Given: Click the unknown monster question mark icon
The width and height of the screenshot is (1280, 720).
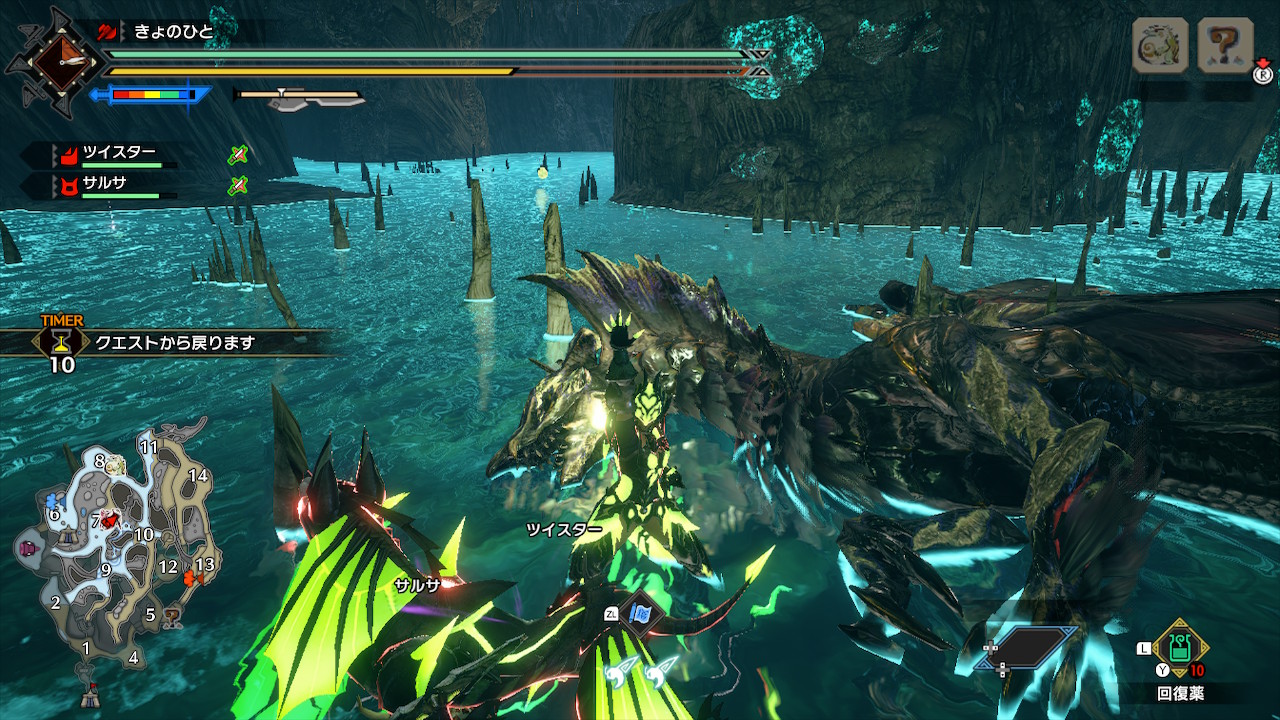Looking at the screenshot, I should 1225,45.
